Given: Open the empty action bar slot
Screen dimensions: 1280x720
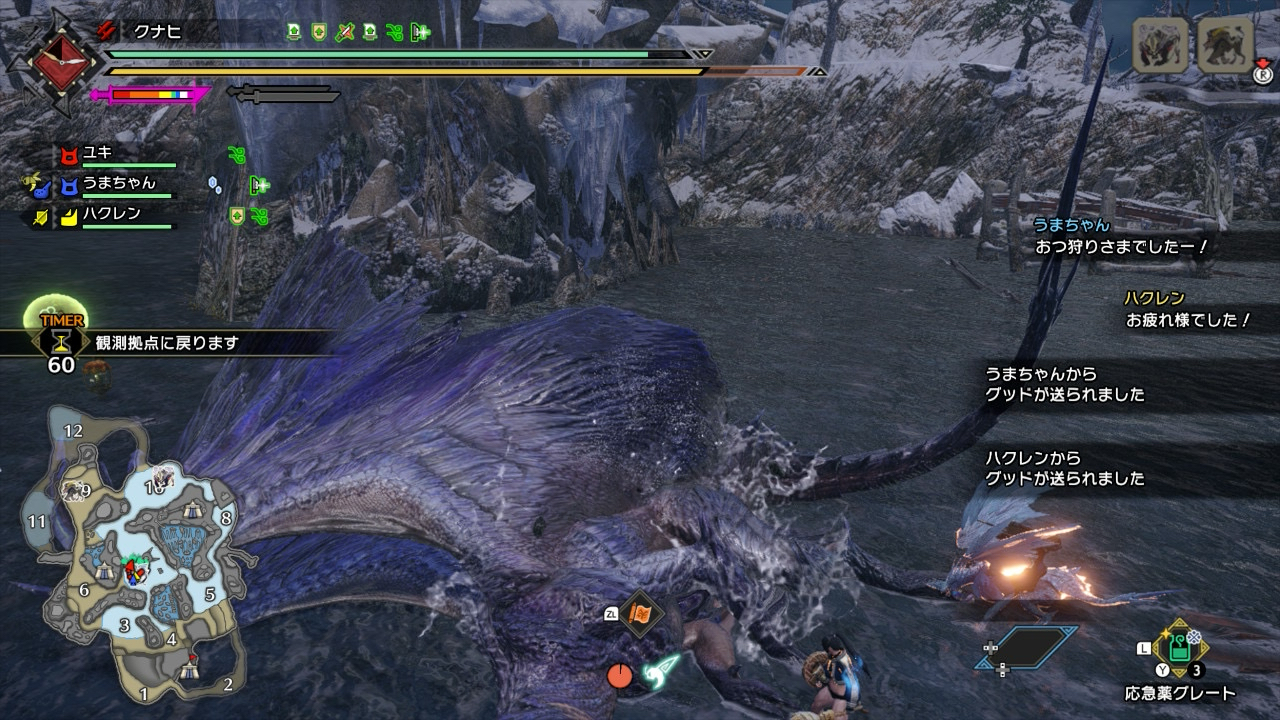Looking at the screenshot, I should pos(1026,647).
